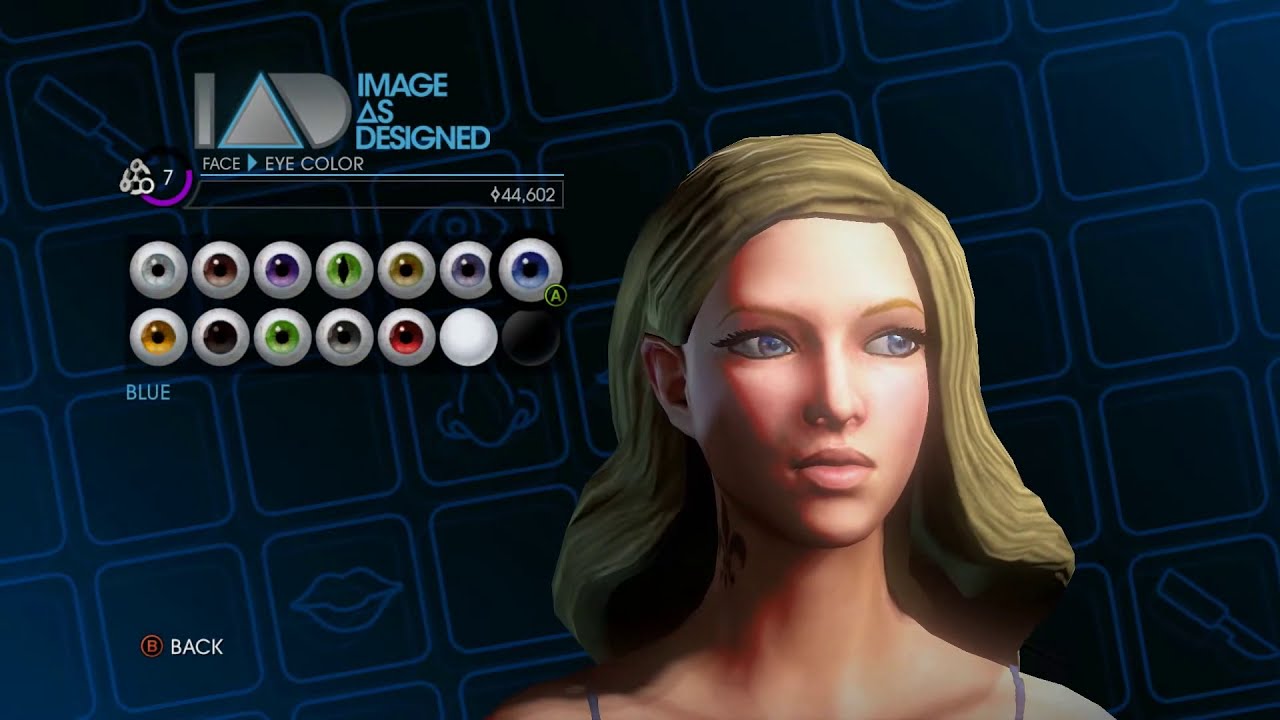The height and width of the screenshot is (720, 1280).
Task: Choose the dark grey eye color
Action: 344,337
